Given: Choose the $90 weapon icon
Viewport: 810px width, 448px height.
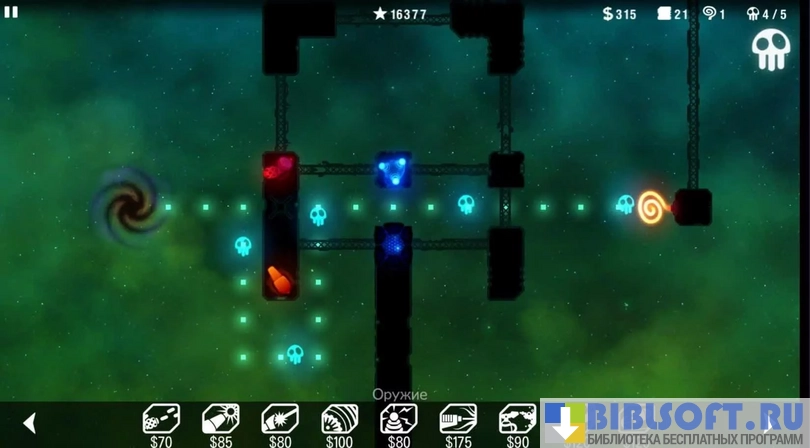Looking at the screenshot, I should coord(517,418).
